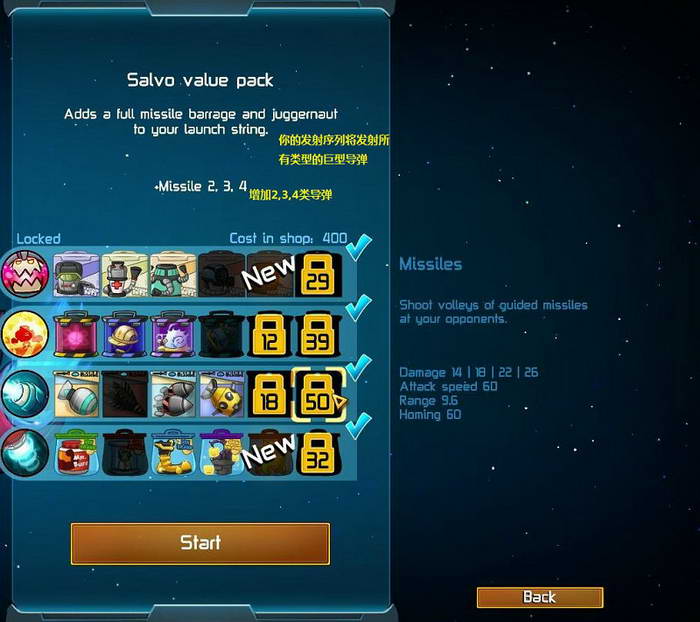Viewport: 700px width, 622px height.
Task: Select the yellow bee missile card
Action: click(222, 395)
